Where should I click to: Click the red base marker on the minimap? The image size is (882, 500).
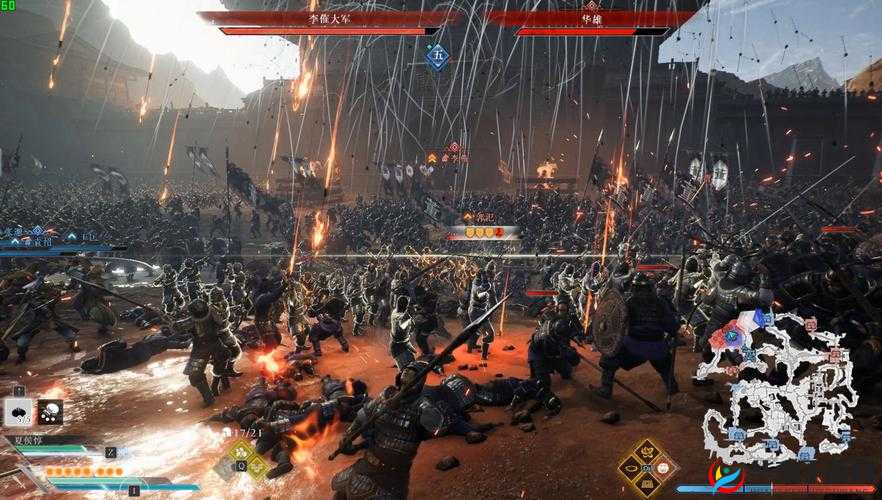click(x=809, y=324)
